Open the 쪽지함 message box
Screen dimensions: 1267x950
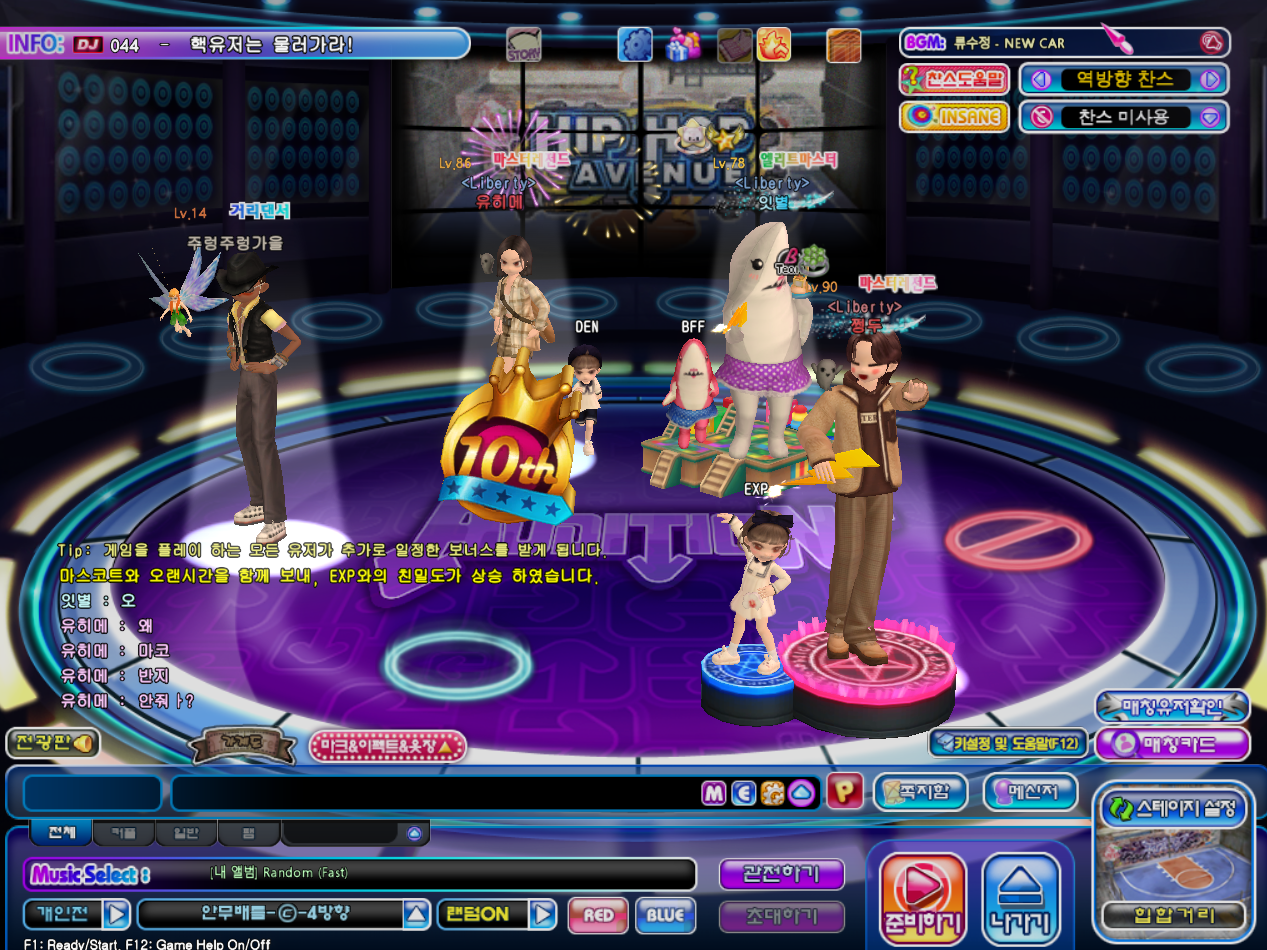pyautogui.click(x=919, y=792)
